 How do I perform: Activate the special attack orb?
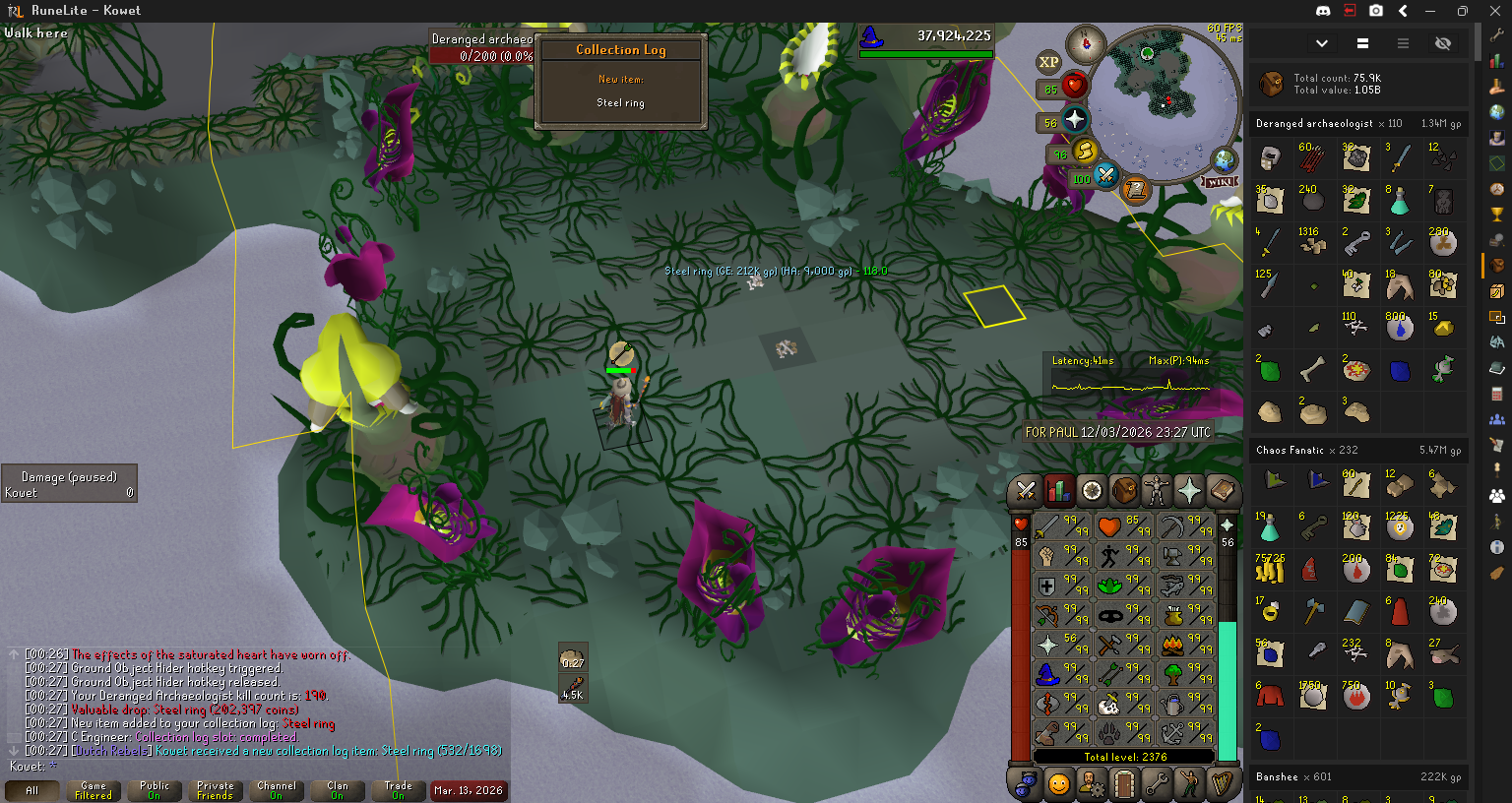pos(1105,177)
